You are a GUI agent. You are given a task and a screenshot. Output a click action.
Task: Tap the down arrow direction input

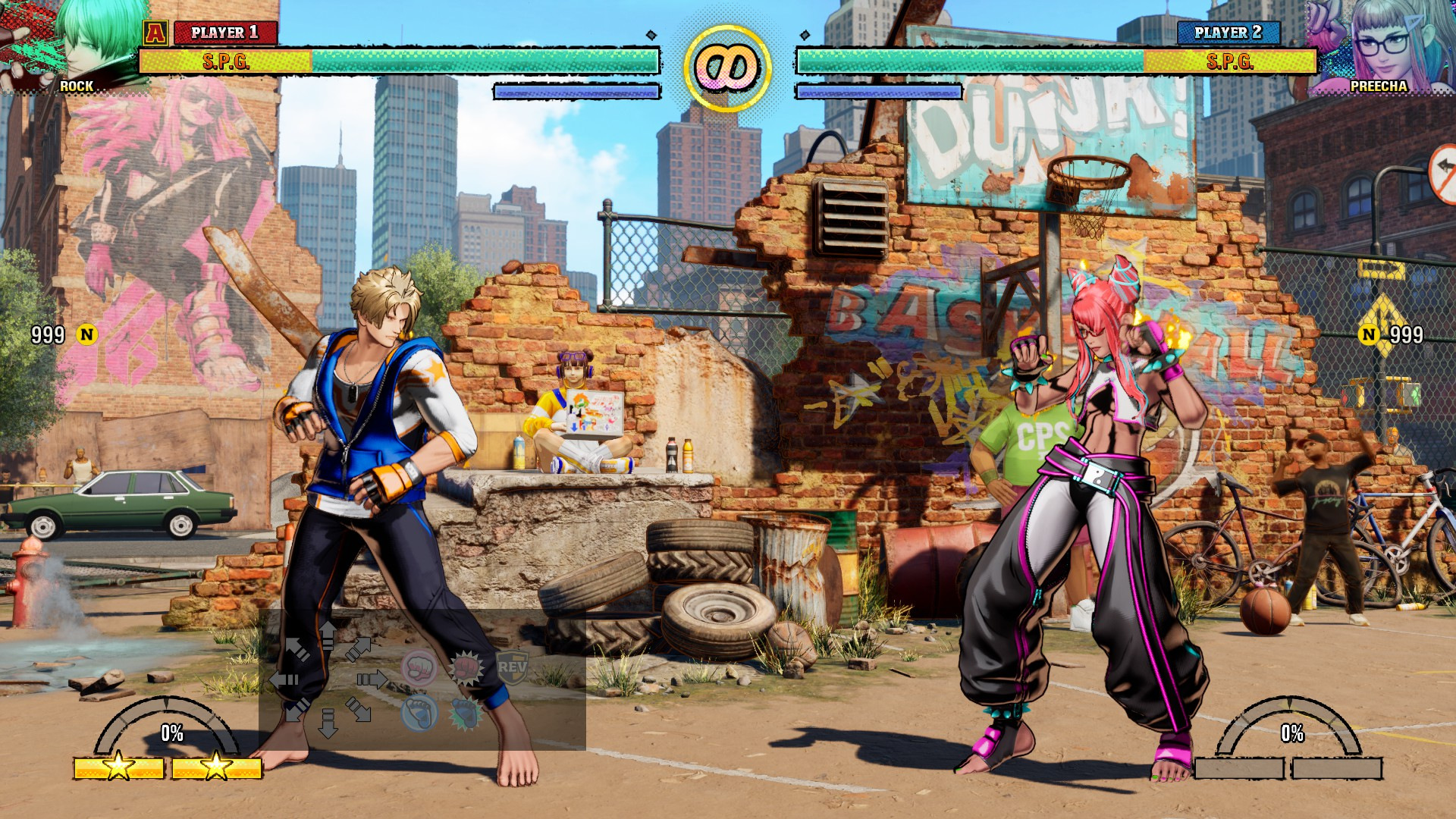click(328, 723)
